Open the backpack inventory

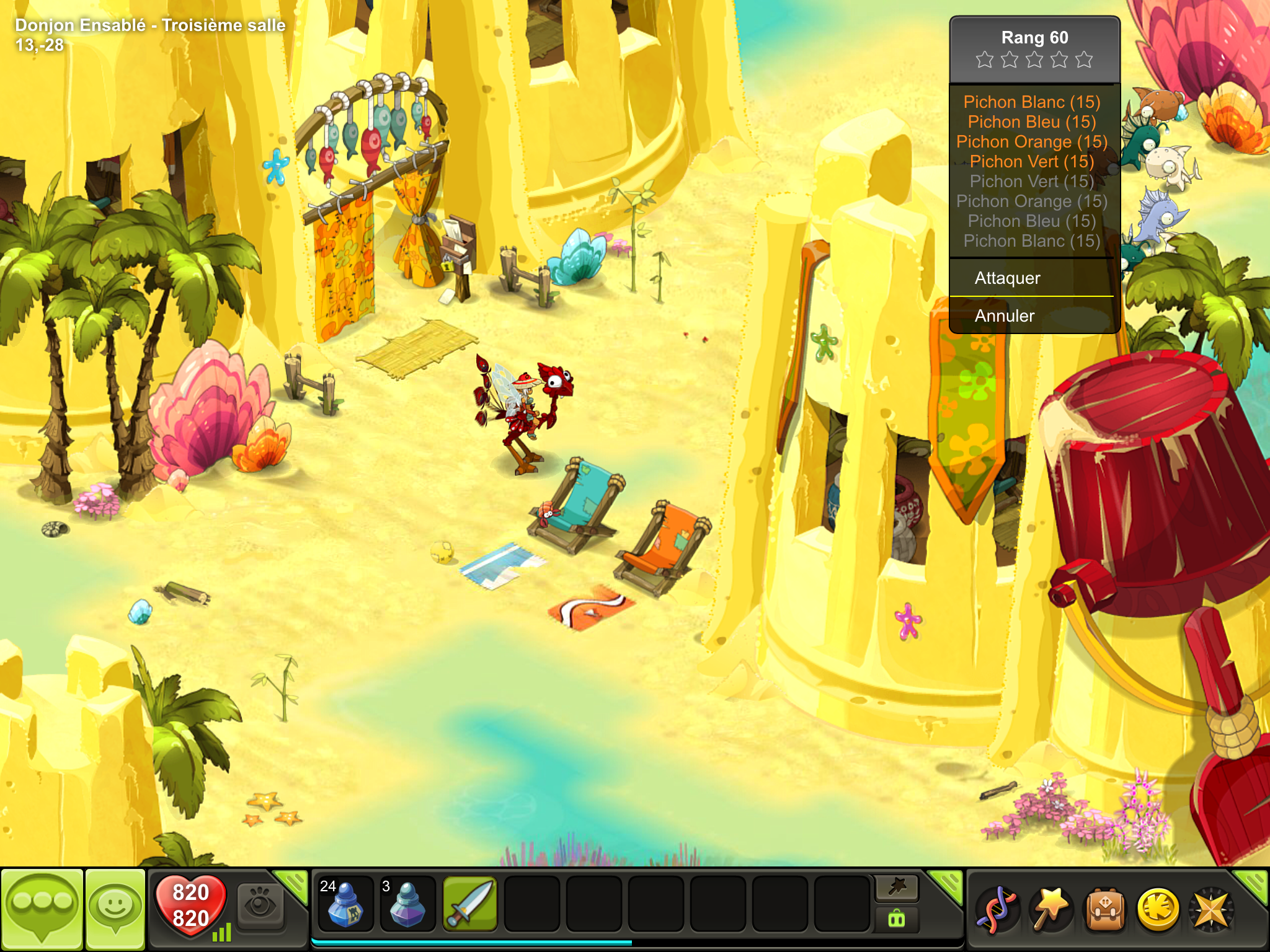click(1104, 910)
